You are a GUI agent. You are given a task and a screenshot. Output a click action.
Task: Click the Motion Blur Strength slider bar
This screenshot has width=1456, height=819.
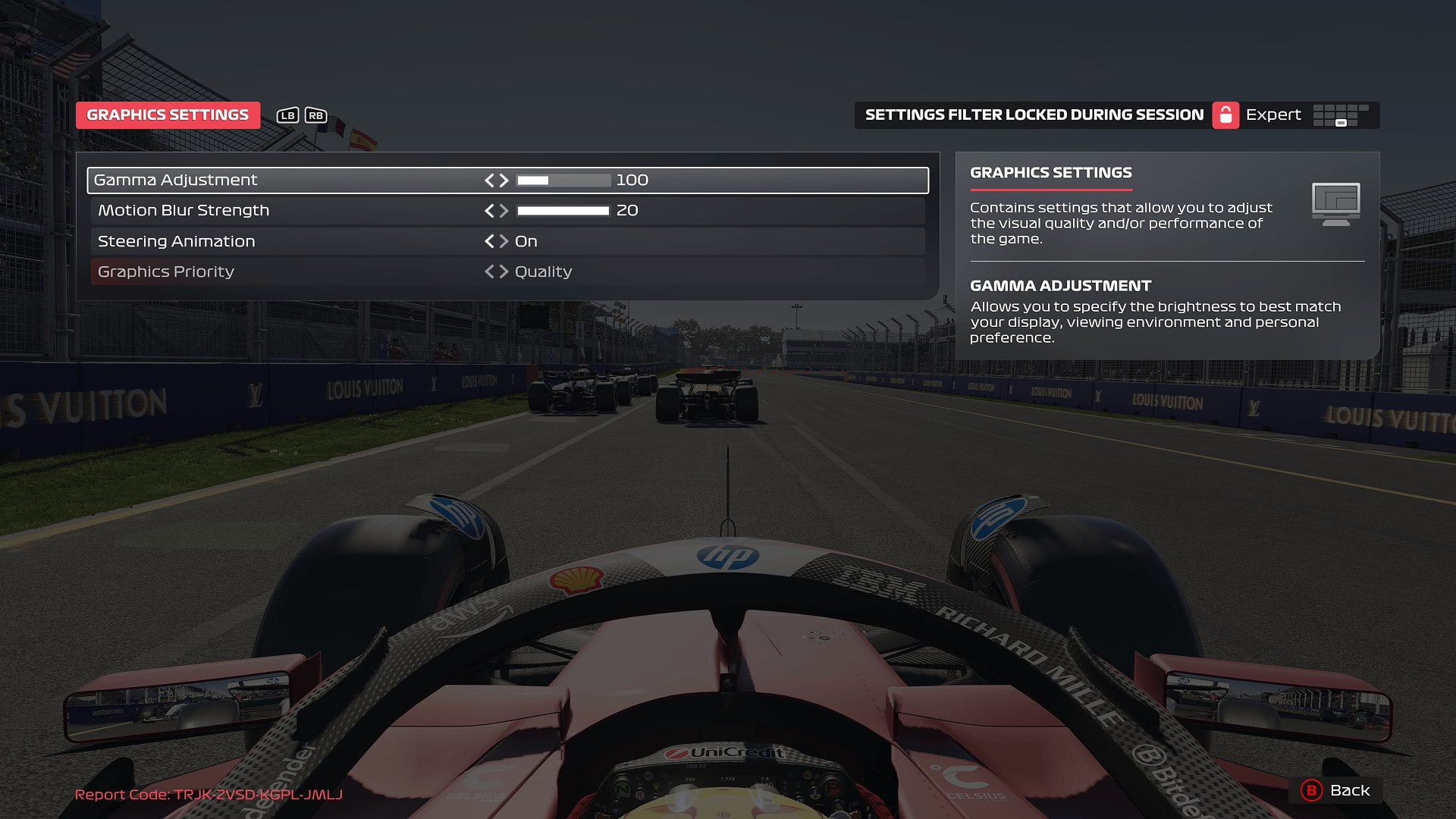click(562, 211)
